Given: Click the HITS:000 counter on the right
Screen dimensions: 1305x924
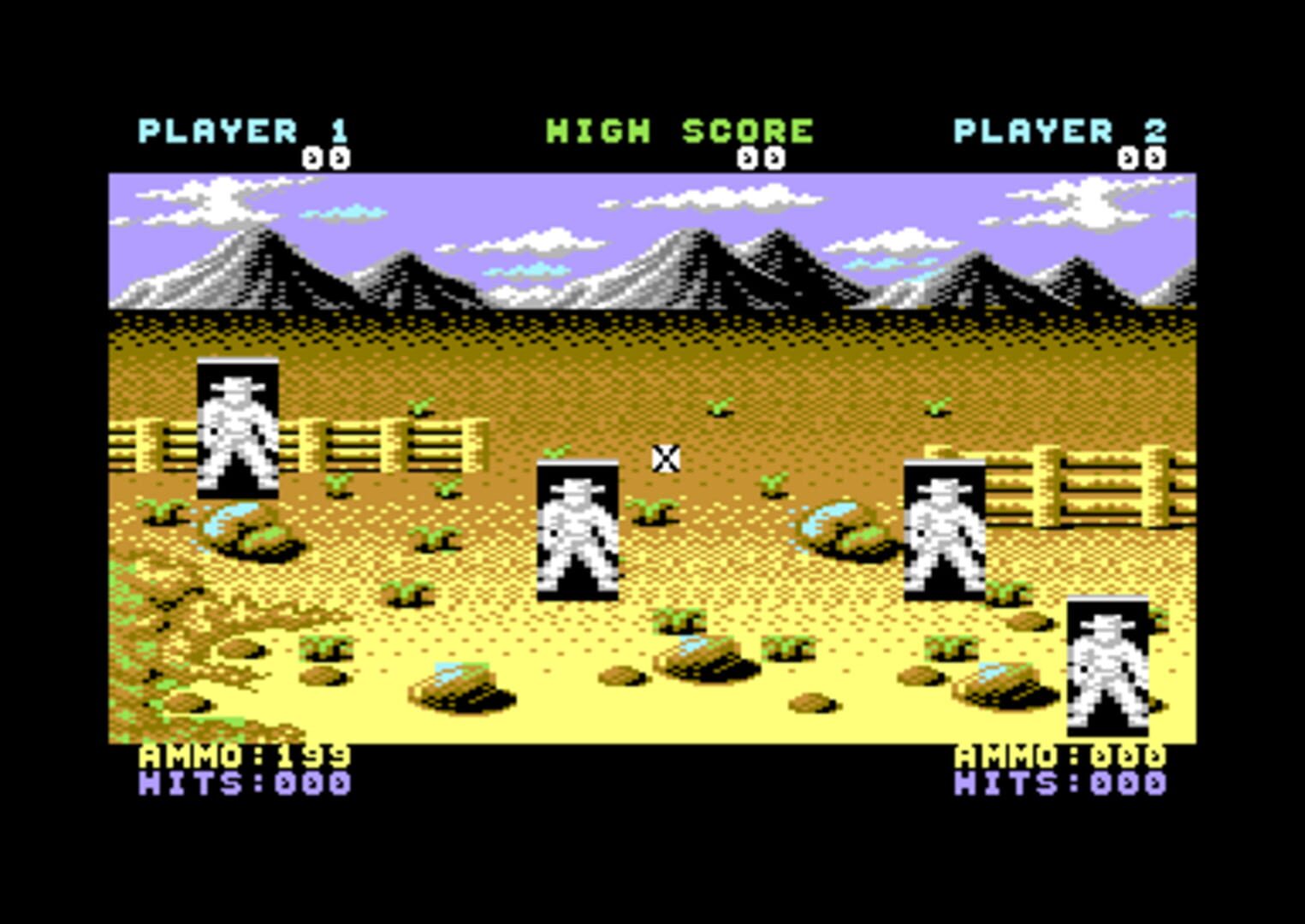Looking at the screenshot, I should pyautogui.click(x=1061, y=783).
